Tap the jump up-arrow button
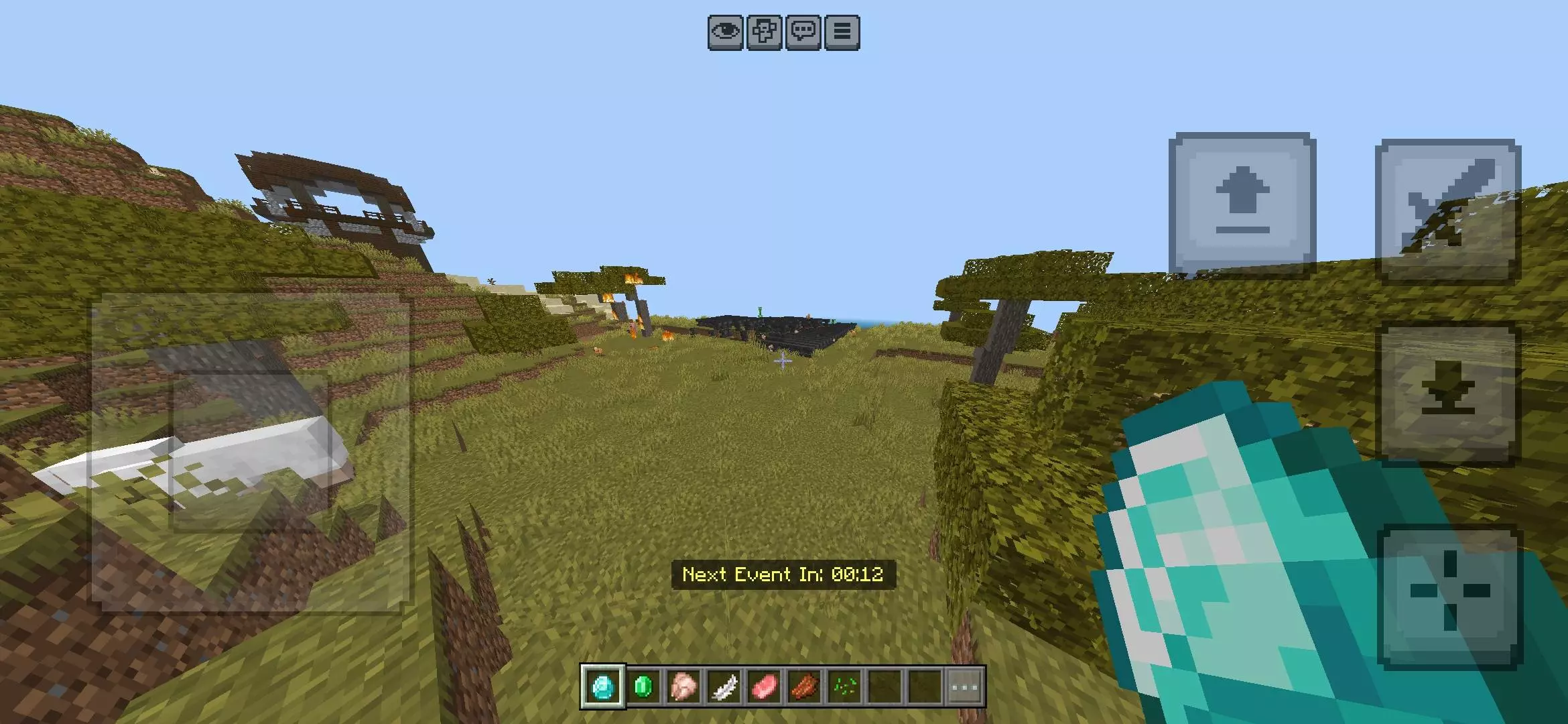The image size is (1568, 724). click(x=1242, y=203)
